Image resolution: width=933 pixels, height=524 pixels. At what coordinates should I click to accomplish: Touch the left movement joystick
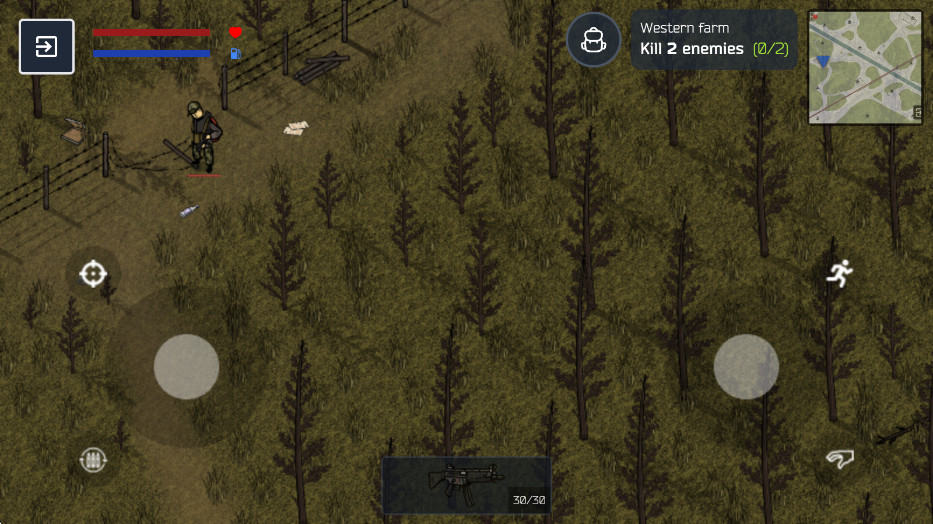click(186, 367)
